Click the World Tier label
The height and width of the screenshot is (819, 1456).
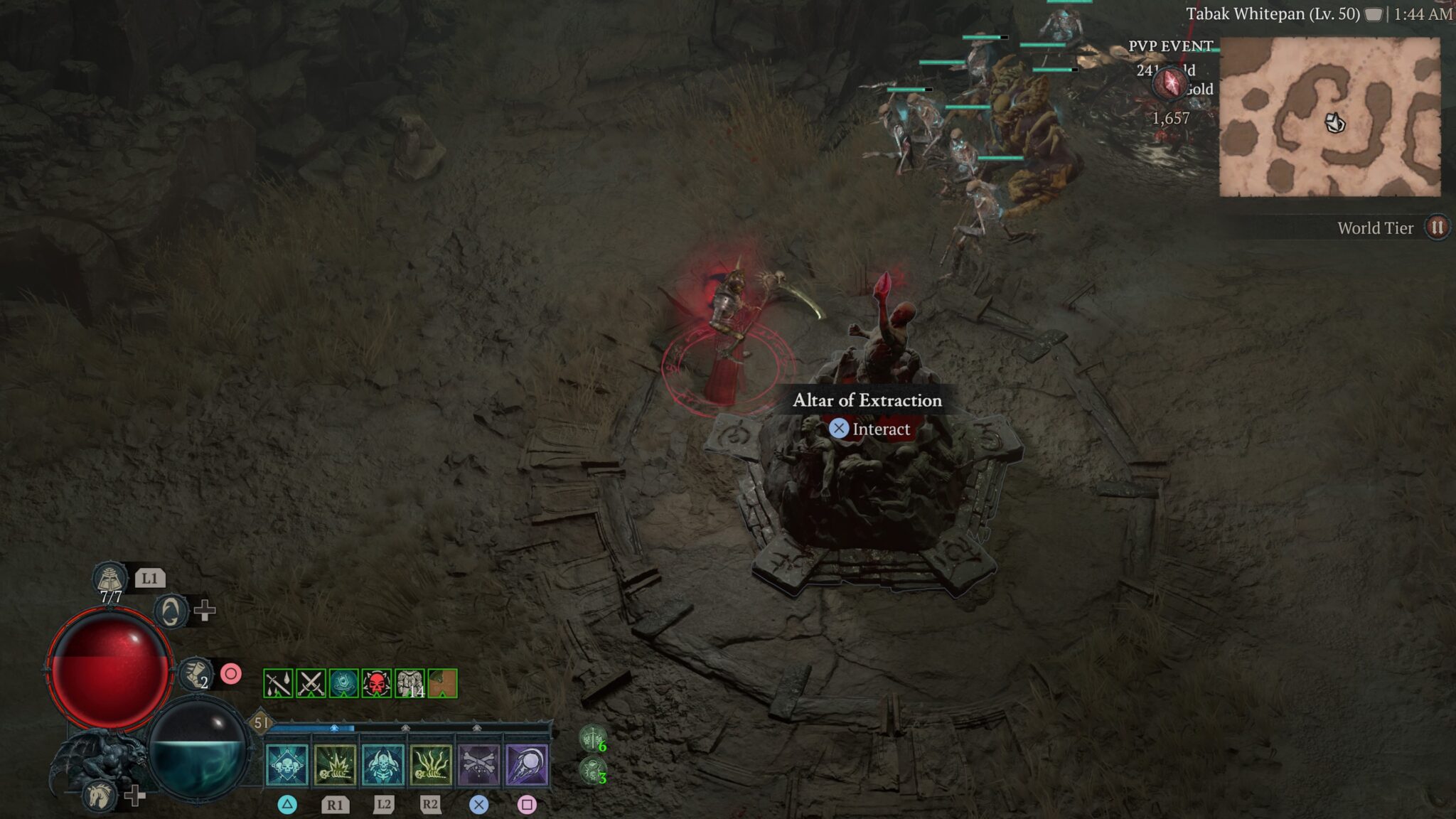pyautogui.click(x=1375, y=228)
